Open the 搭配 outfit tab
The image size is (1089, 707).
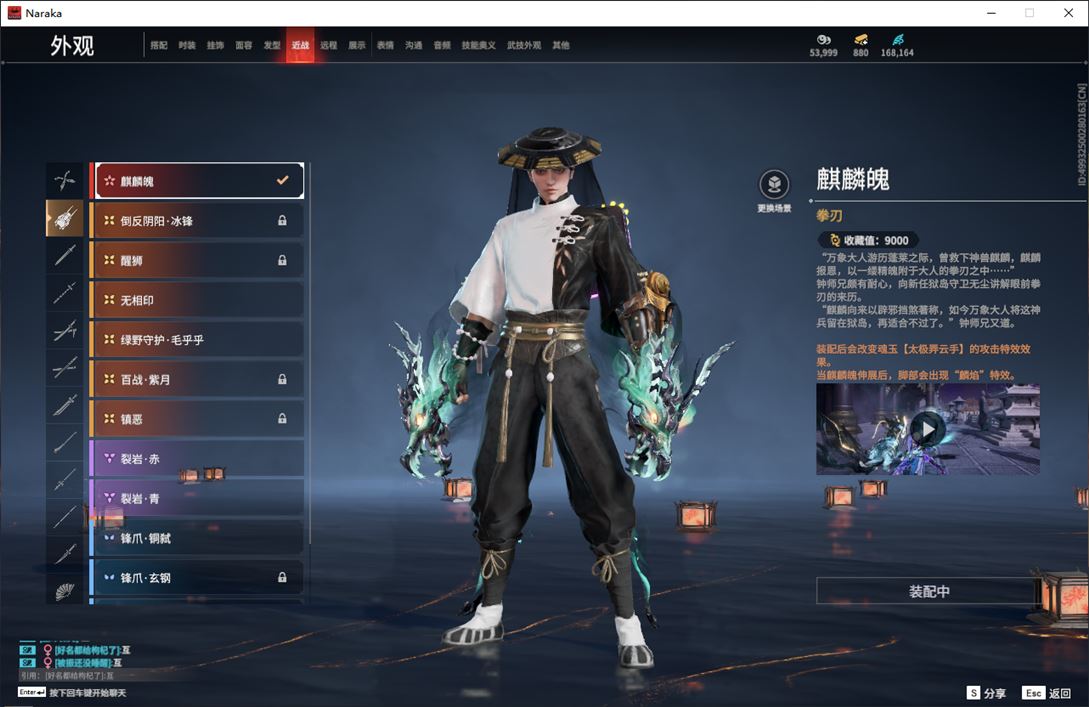159,46
